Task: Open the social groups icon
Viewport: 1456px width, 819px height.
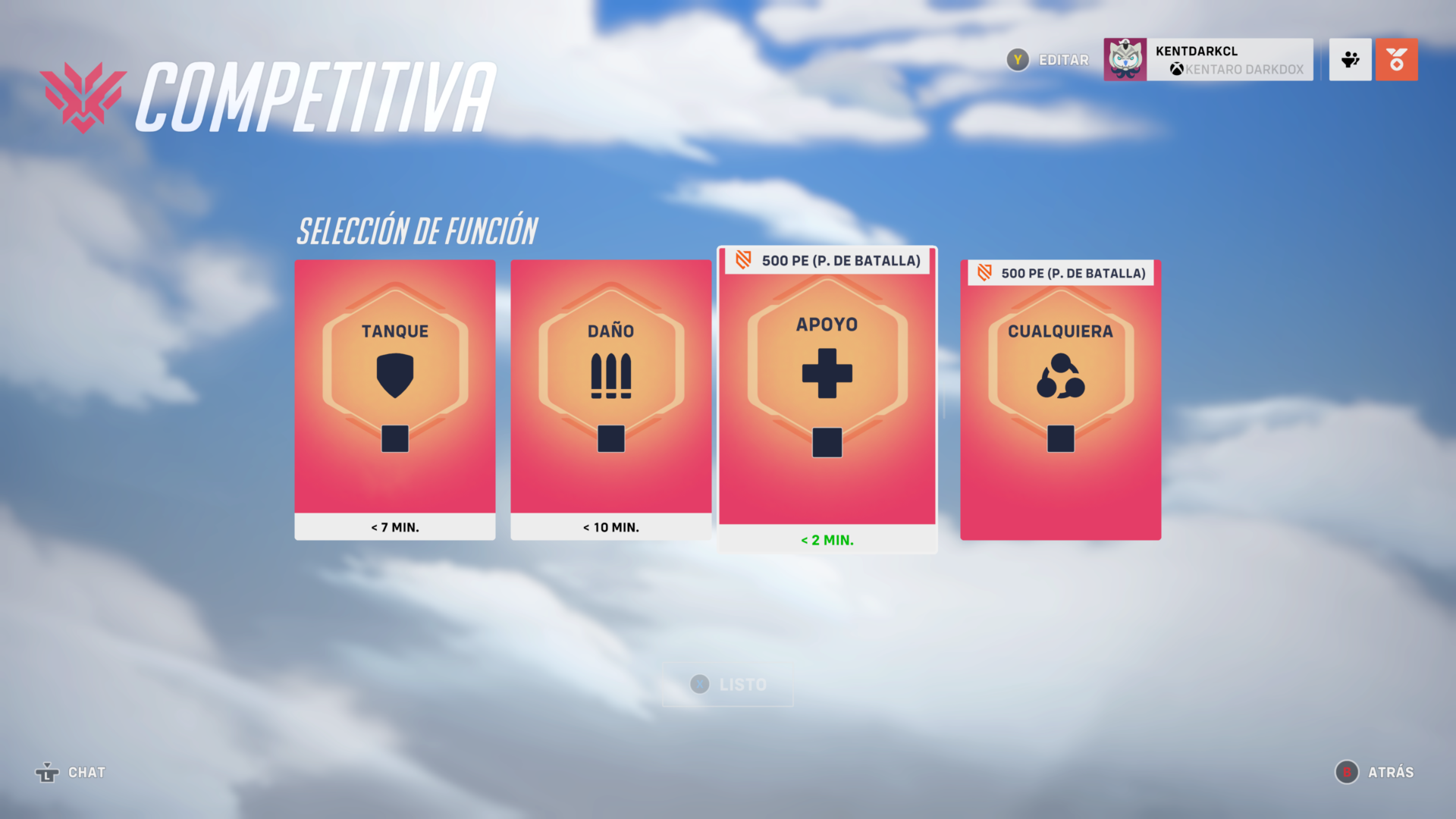Action: 1350,59
